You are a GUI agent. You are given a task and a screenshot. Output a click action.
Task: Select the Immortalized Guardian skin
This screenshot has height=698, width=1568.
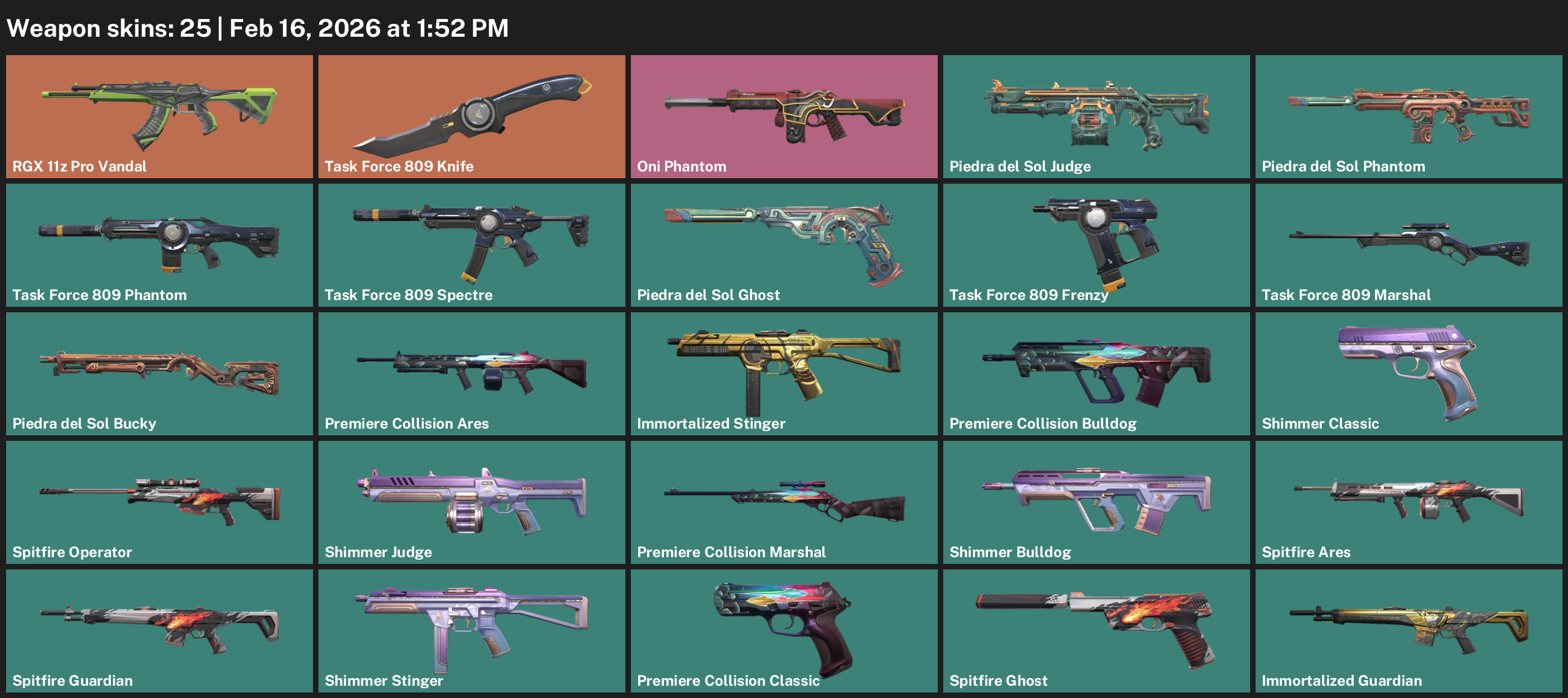click(x=1409, y=631)
